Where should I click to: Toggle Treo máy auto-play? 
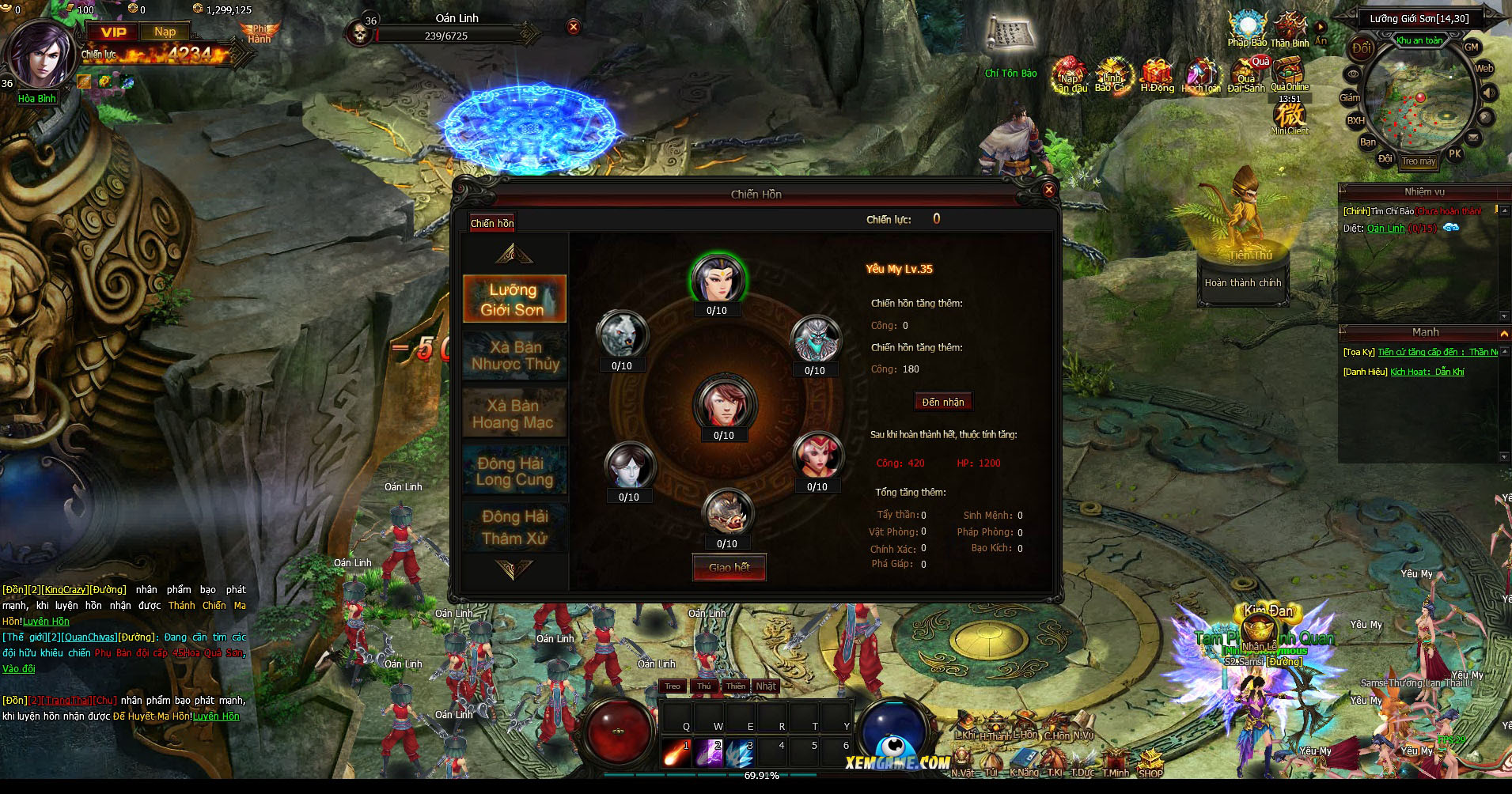1419,161
